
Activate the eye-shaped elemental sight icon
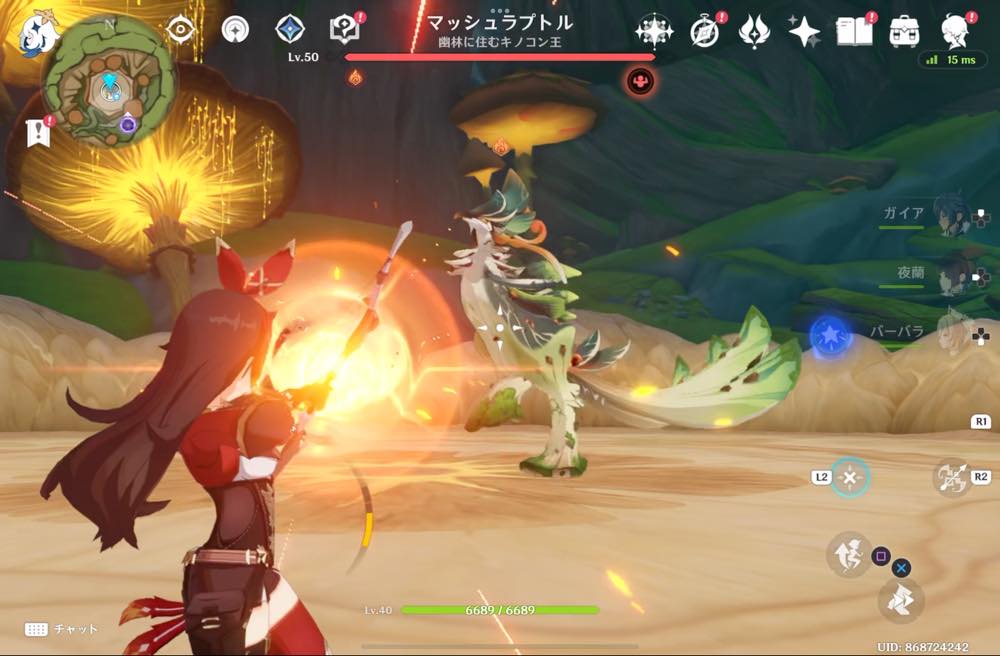pyautogui.click(x=180, y=30)
